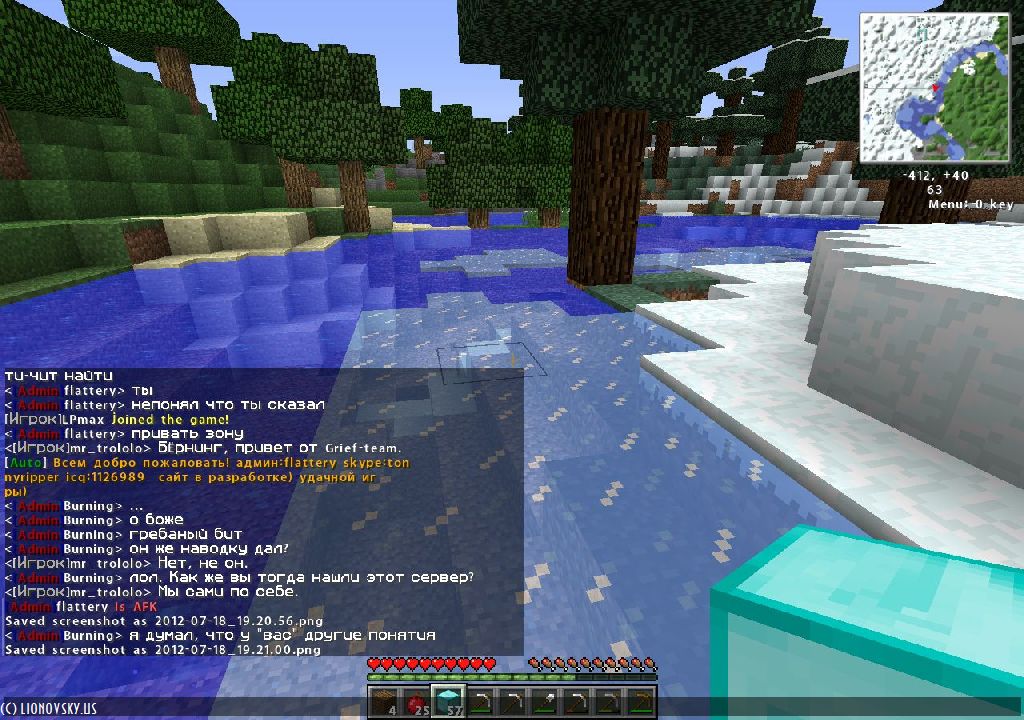Click the chat message log panel
The image size is (1024, 720).
click(x=262, y=512)
